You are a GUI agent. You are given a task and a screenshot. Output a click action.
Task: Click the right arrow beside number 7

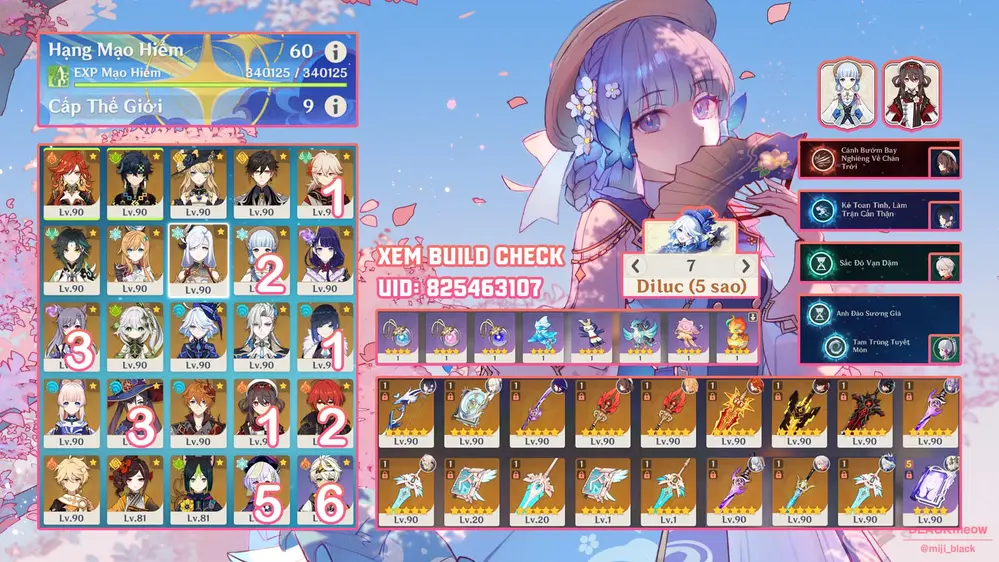tap(744, 266)
